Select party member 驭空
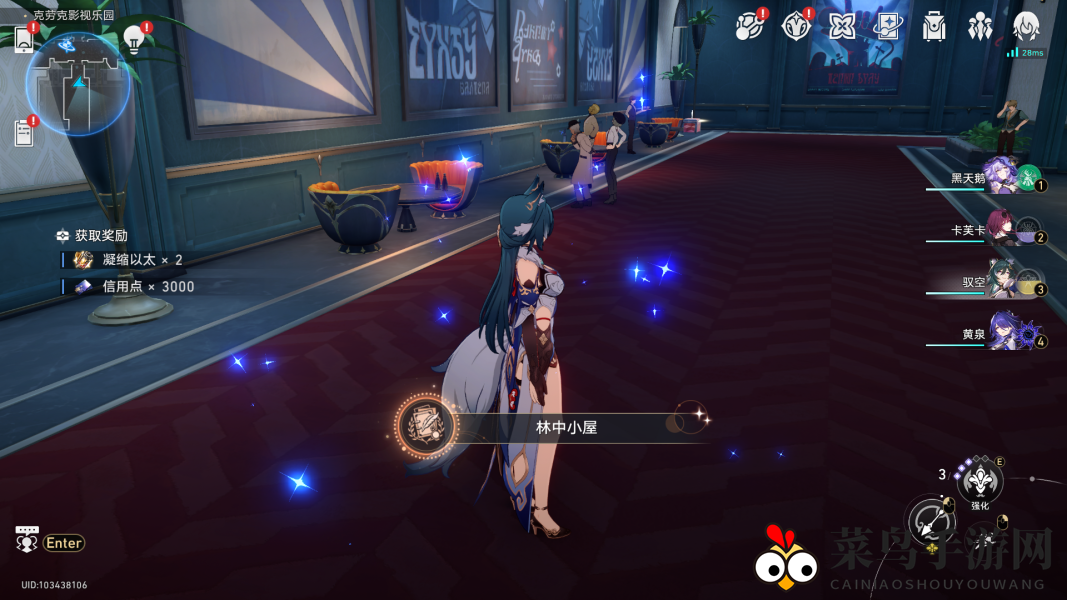The image size is (1067, 600). coord(1005,283)
